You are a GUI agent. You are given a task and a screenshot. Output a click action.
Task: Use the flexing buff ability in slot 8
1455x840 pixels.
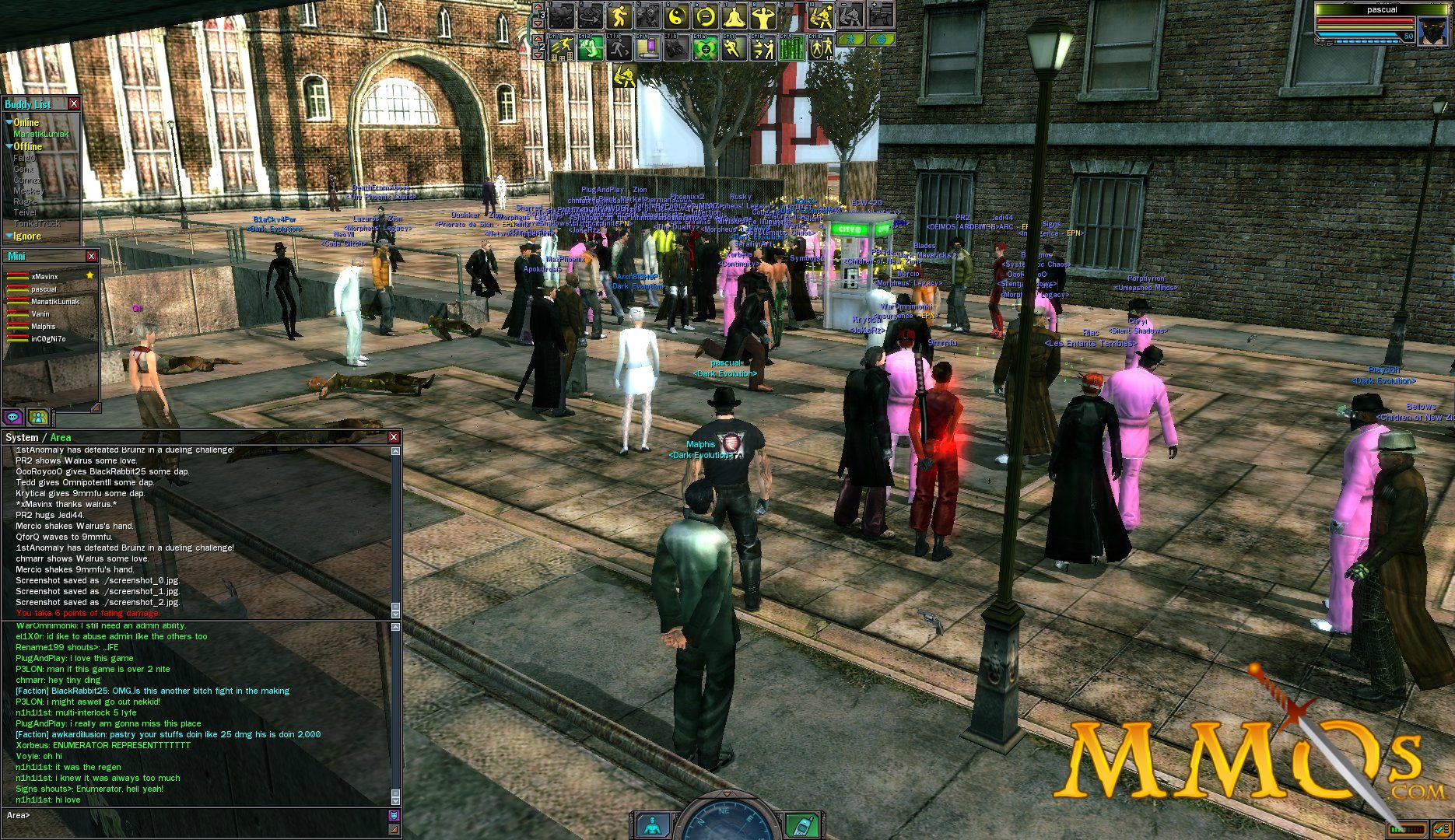point(766,18)
